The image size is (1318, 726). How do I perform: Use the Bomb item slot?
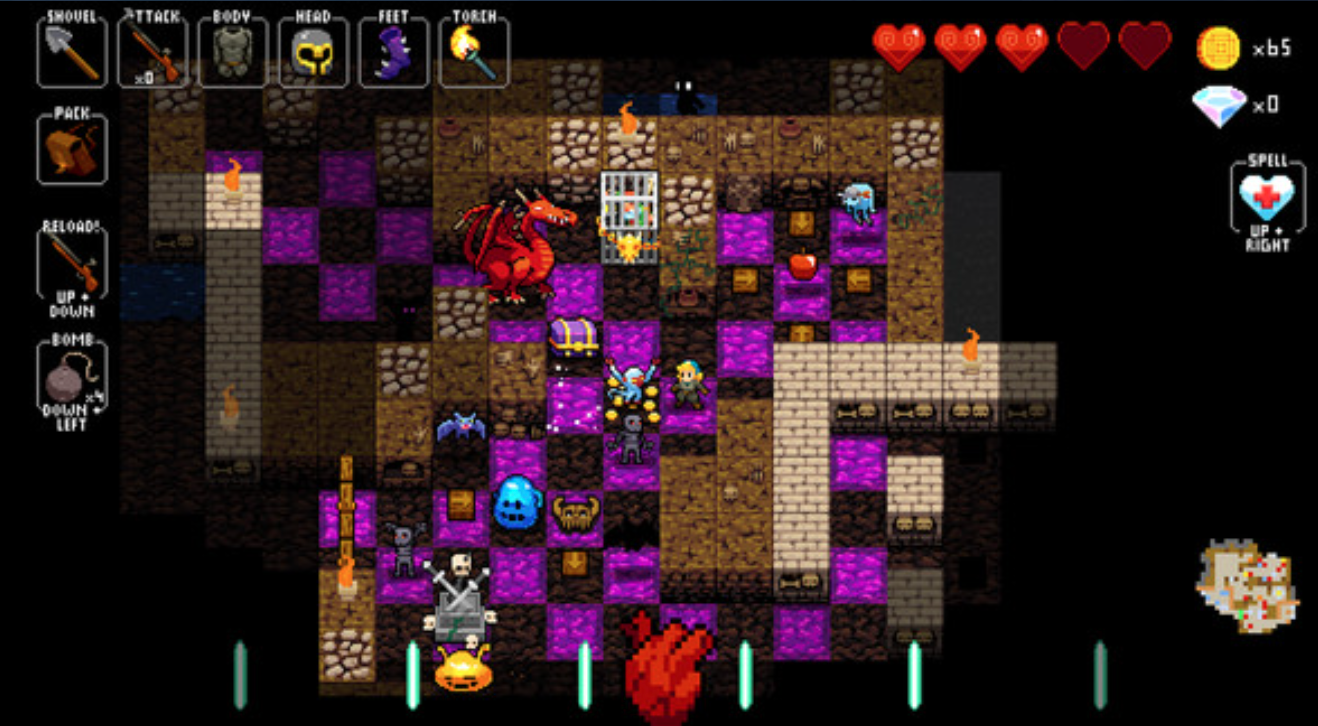(x=72, y=380)
